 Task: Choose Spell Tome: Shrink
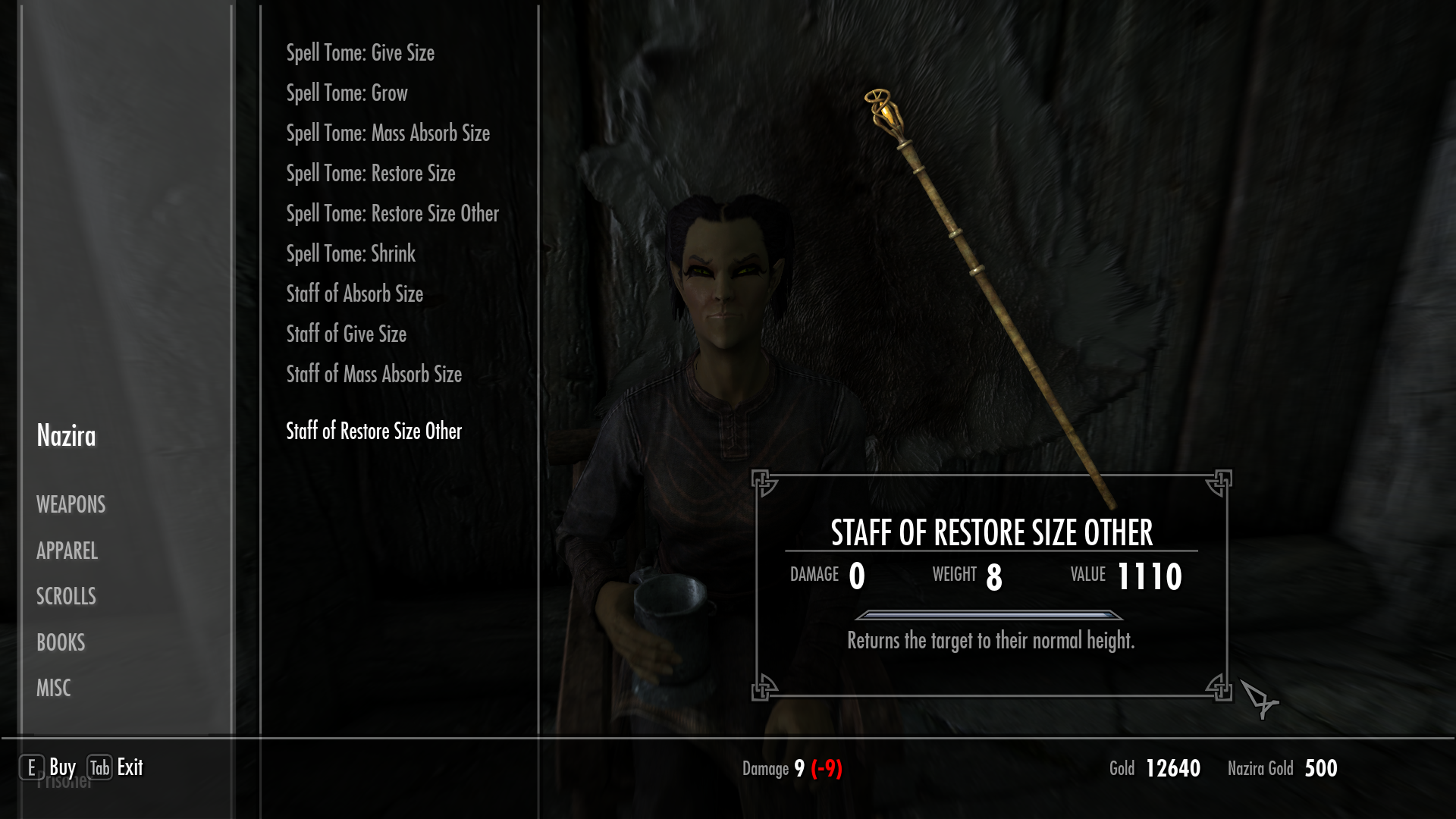(x=350, y=254)
